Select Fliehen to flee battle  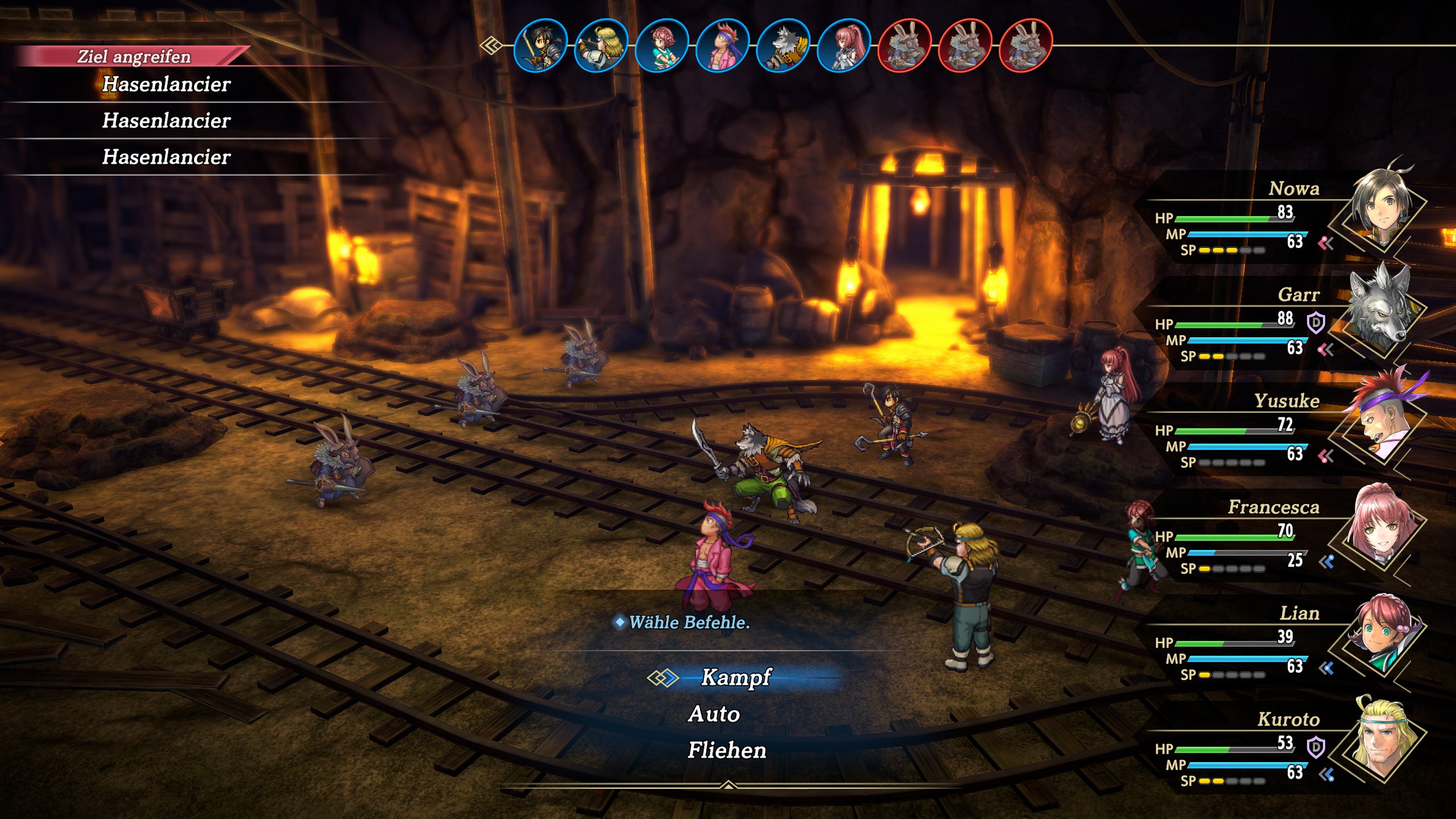(727, 750)
